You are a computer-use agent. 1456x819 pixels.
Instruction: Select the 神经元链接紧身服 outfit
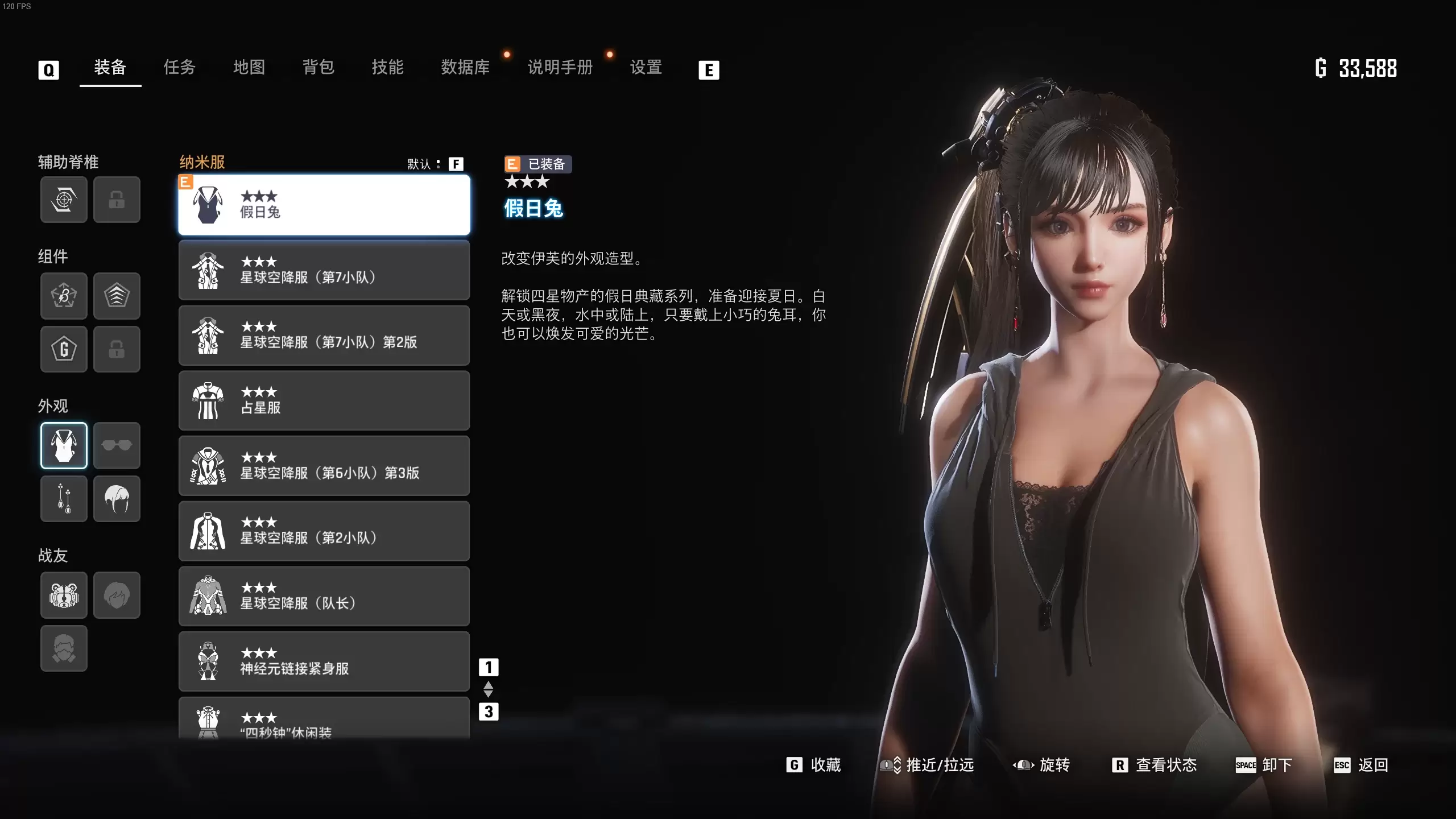click(x=324, y=661)
